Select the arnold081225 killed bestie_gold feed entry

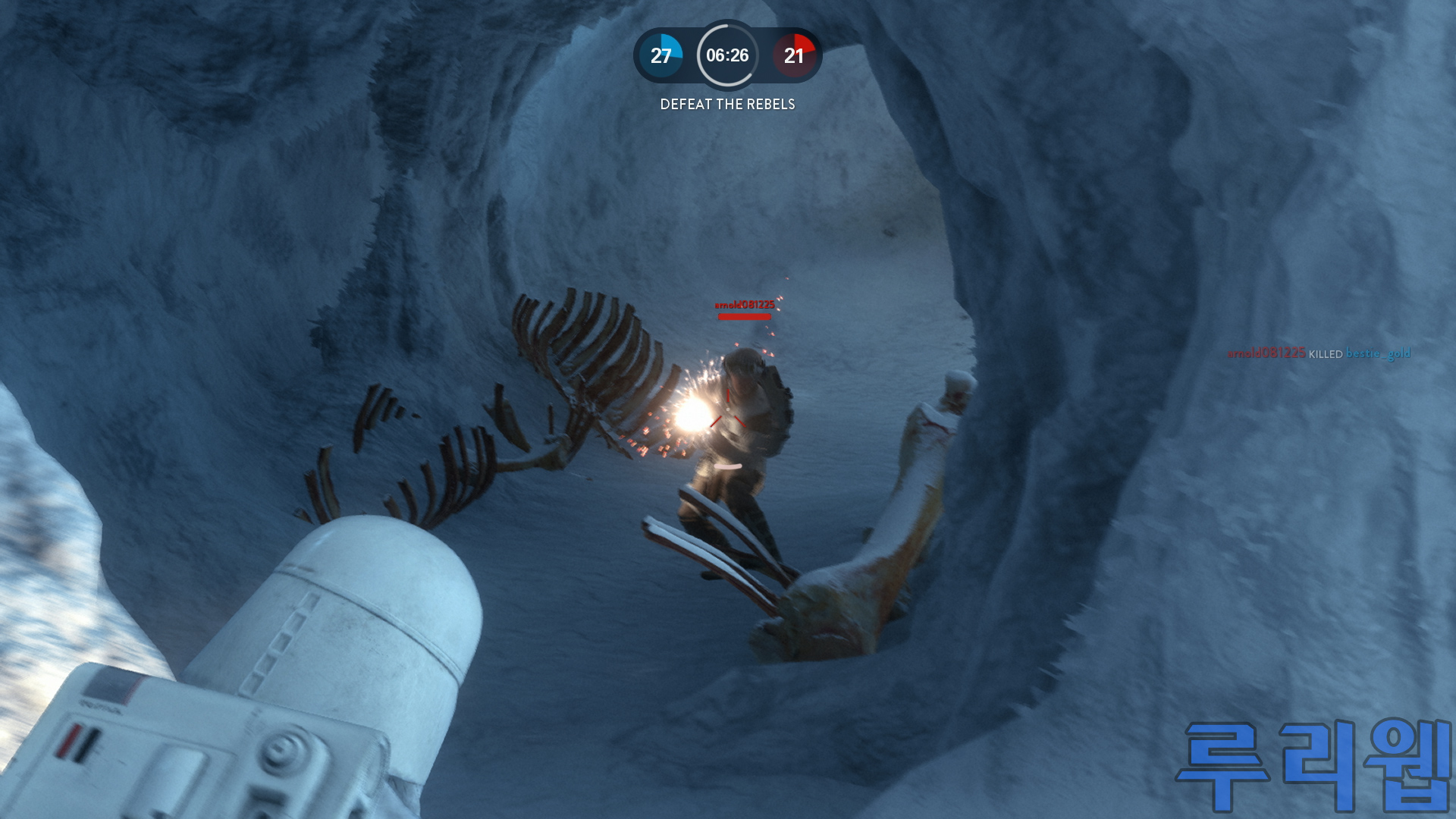1319,353
